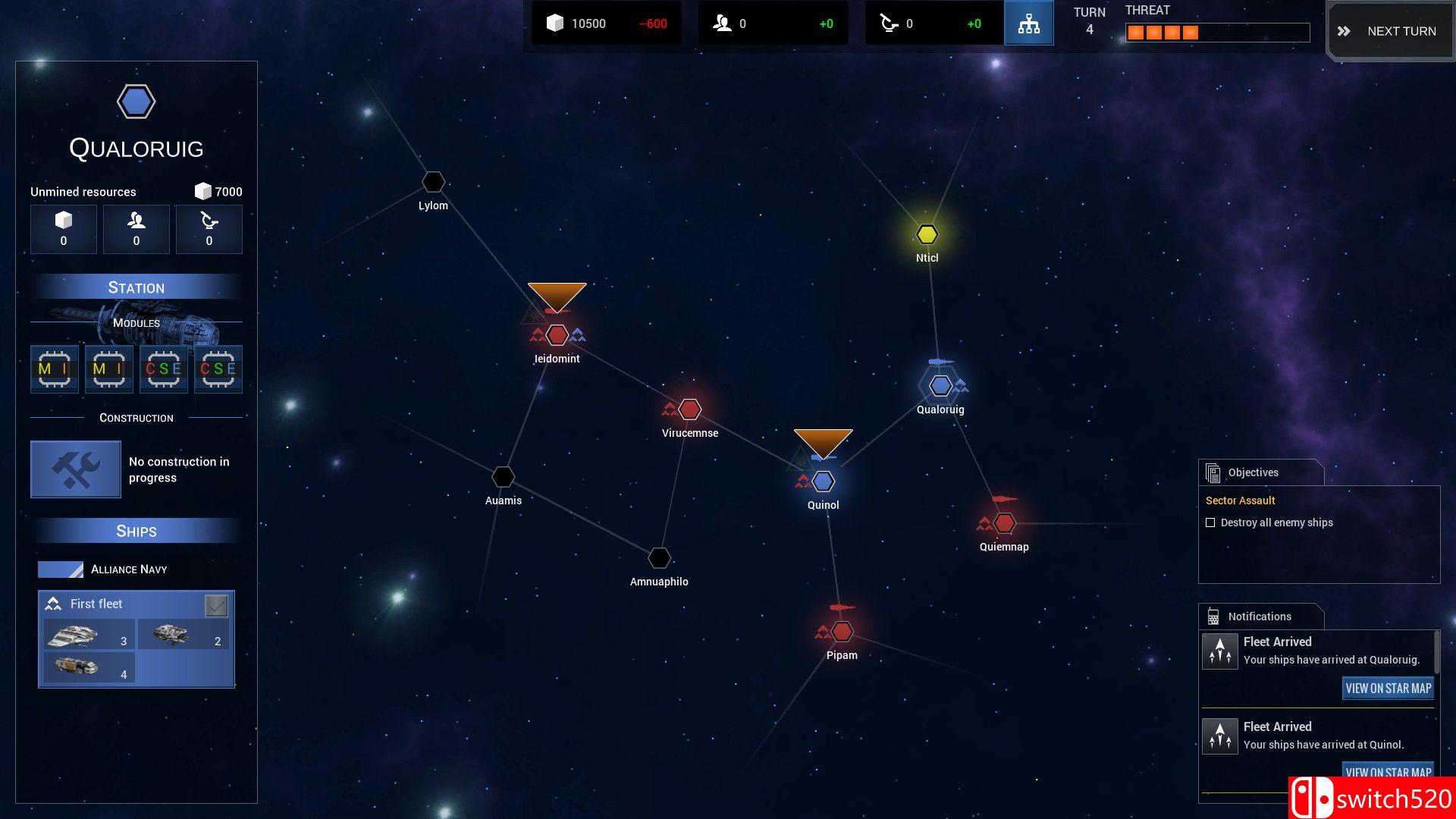Open the Notifications tab

1260,617
